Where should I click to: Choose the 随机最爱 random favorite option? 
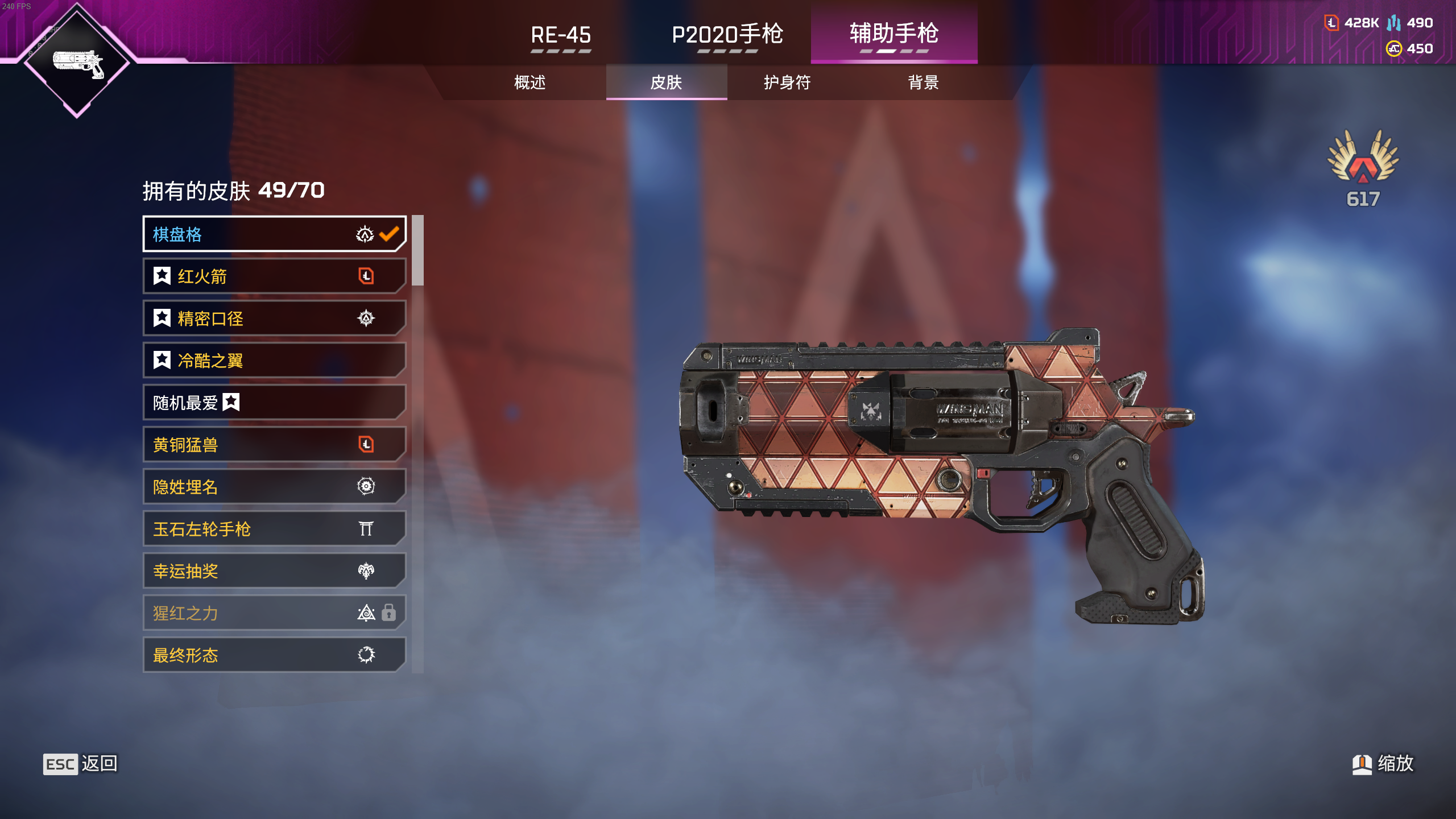(274, 403)
